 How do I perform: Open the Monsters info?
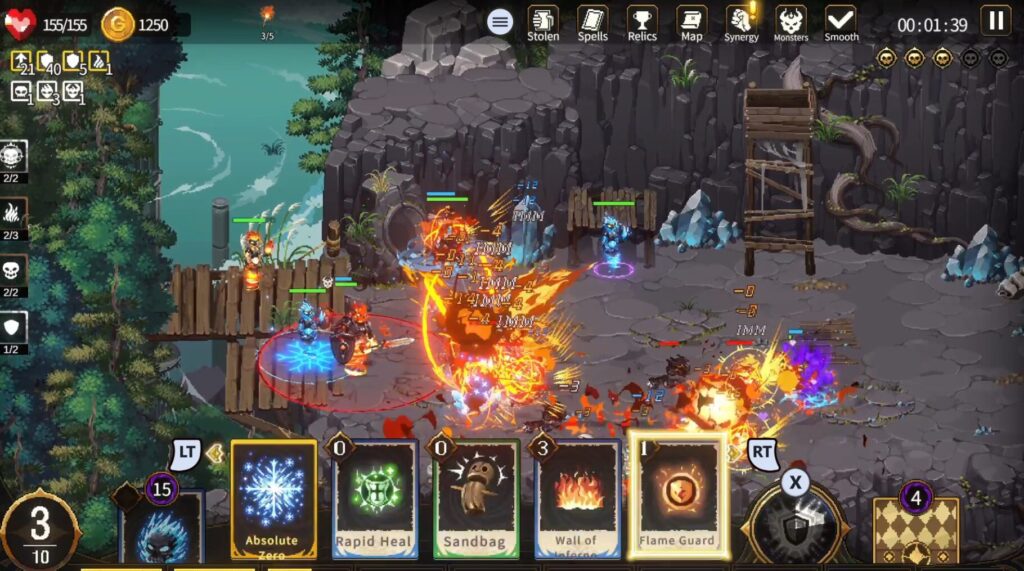coord(791,23)
